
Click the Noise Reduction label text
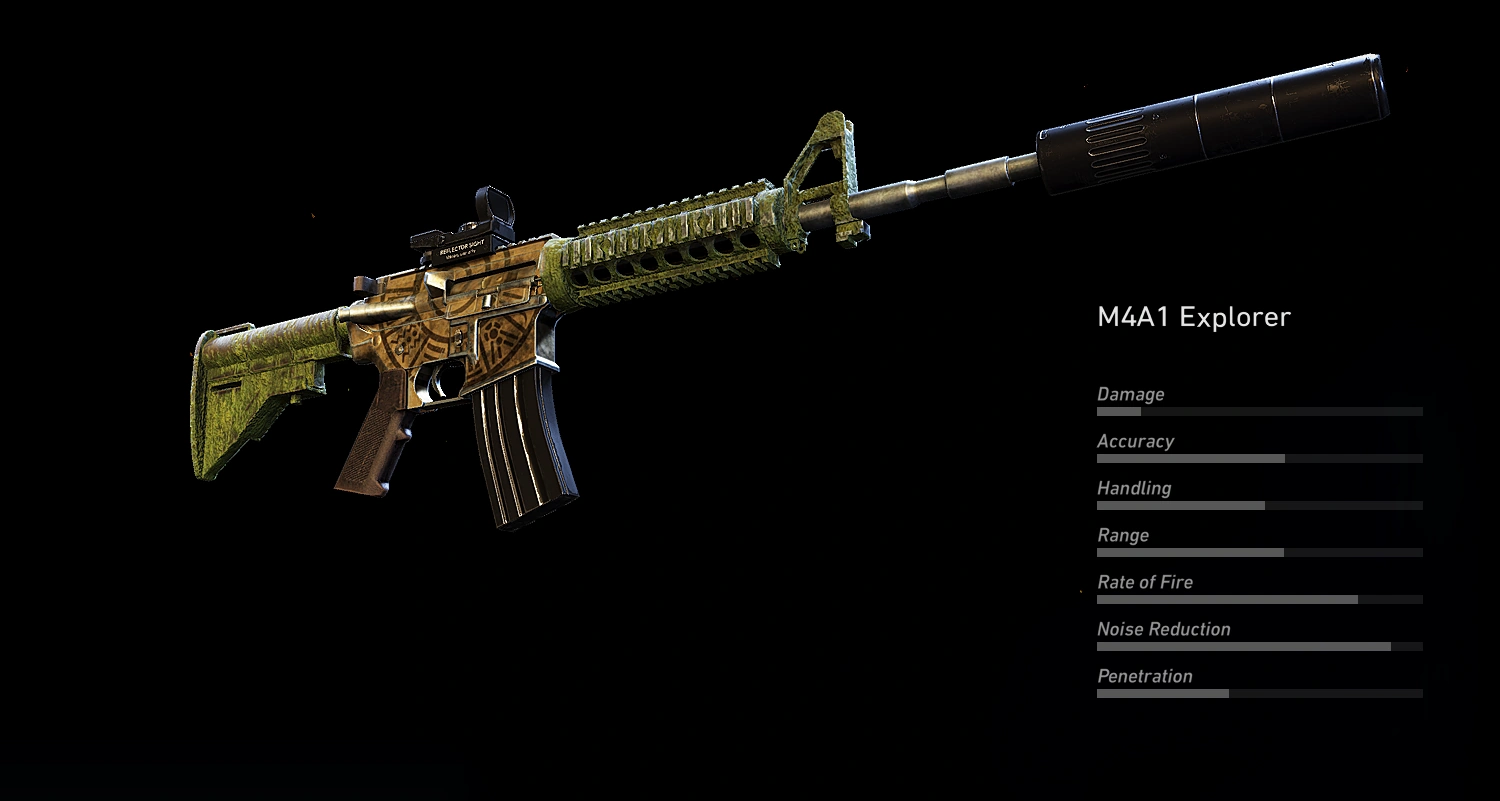click(1164, 629)
